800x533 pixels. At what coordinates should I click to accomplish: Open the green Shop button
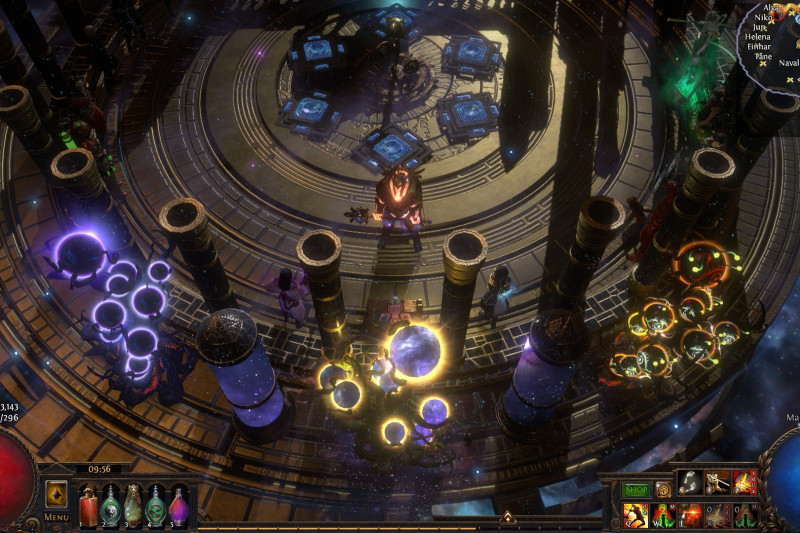(636, 490)
